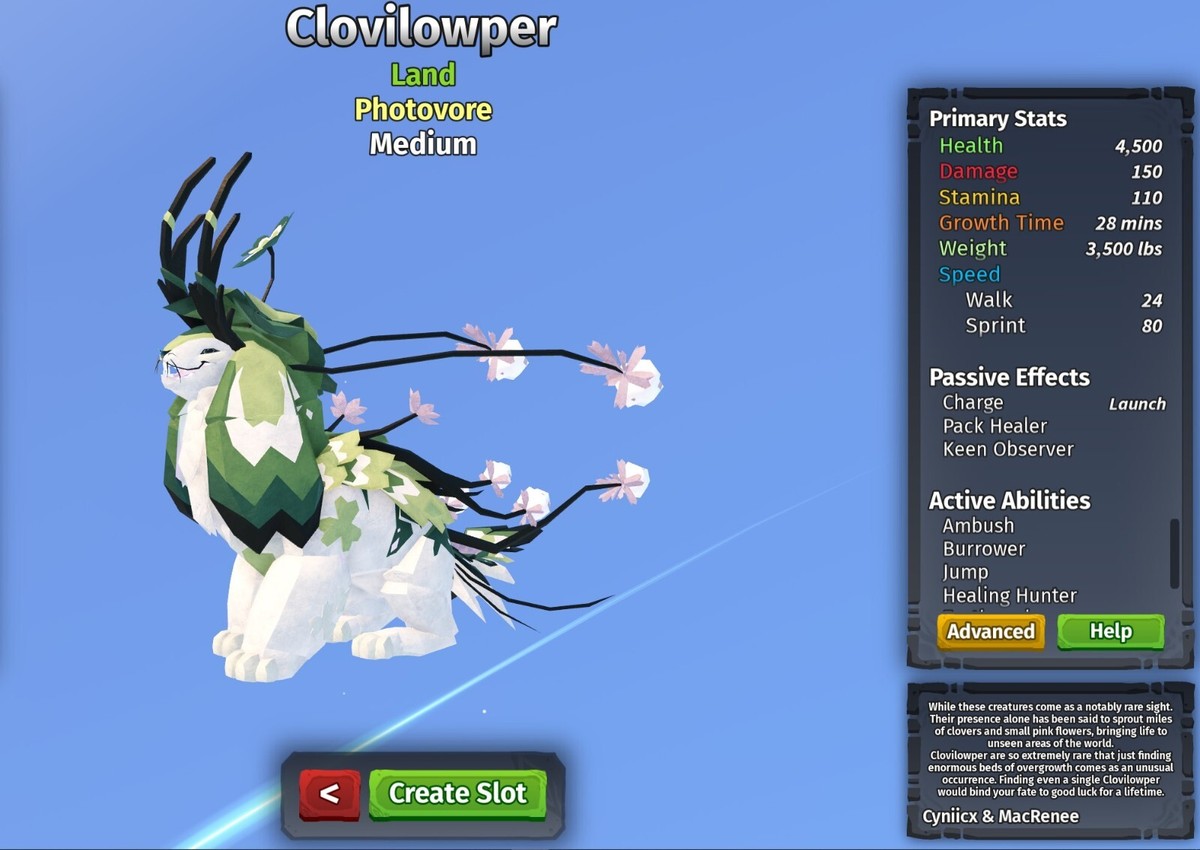This screenshot has width=1200, height=850.
Task: Choose the Jump ability entry
Action: click(965, 572)
